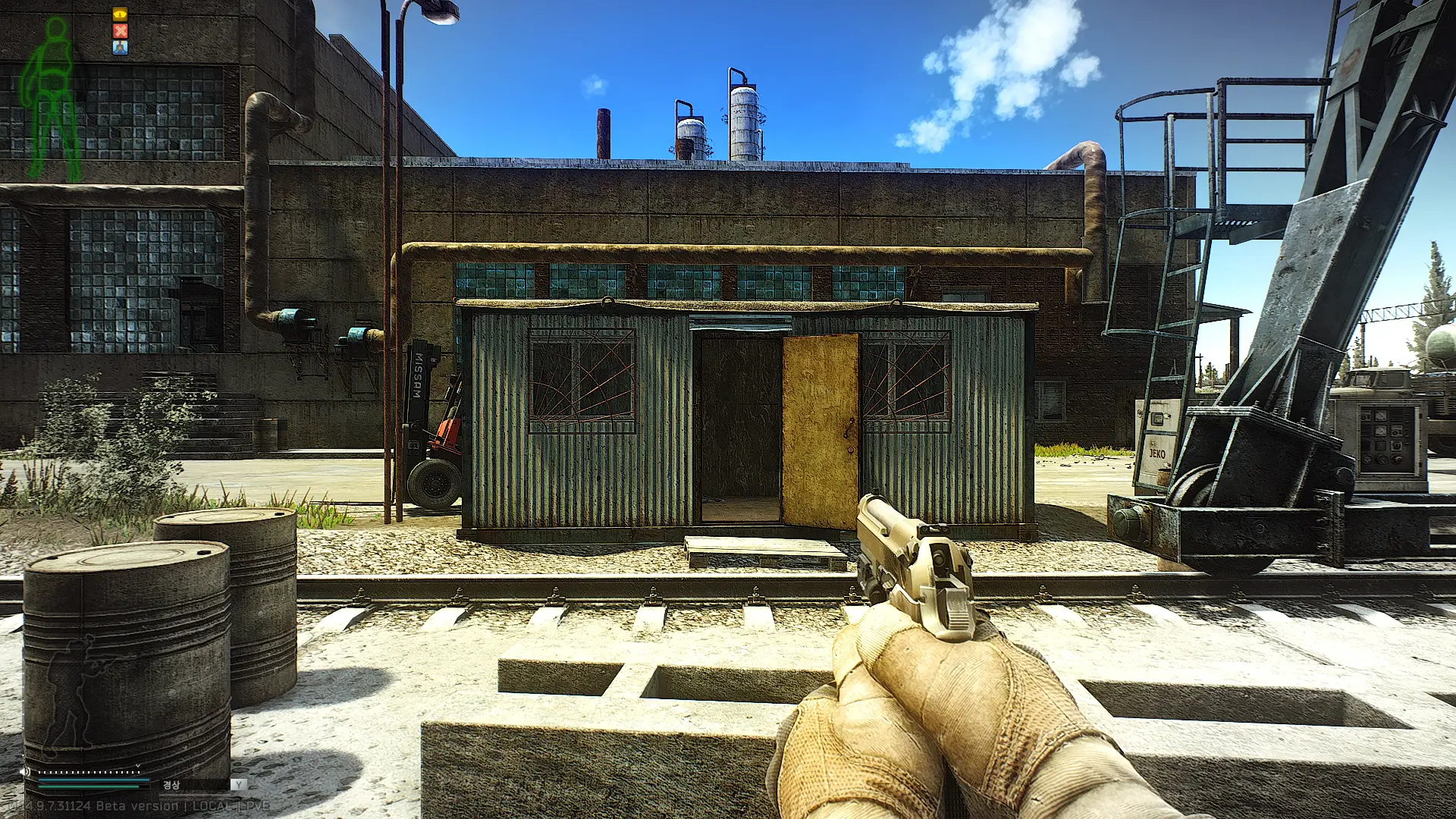Click the speaker noise level icon
This screenshot has height=819, width=1456.
(25, 771)
